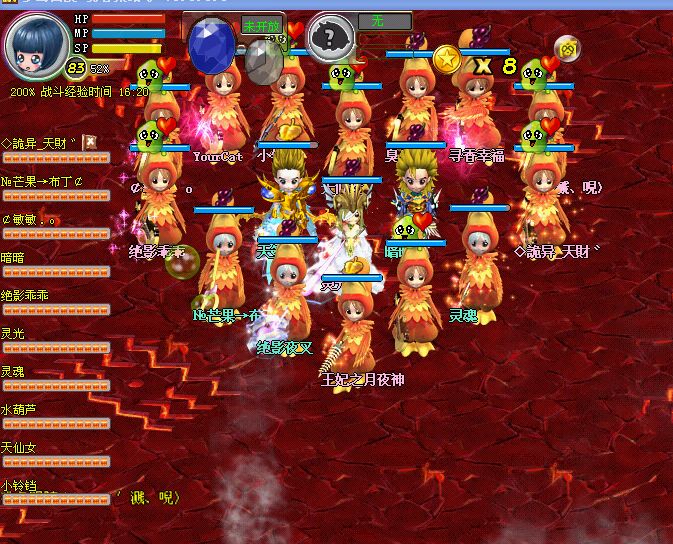Choose team member 灵魂 in list

click(14, 371)
